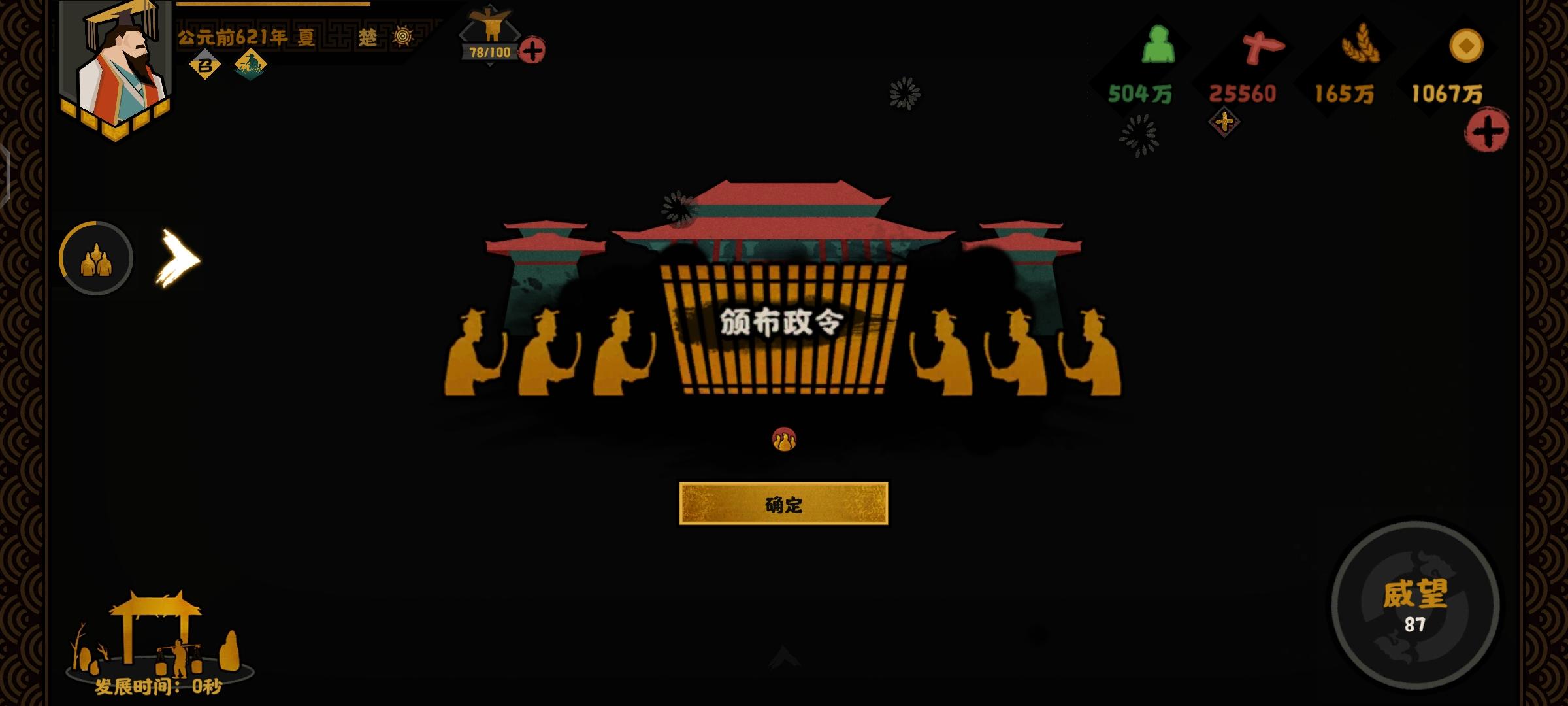1568x706 pixels.
Task: Click the 召 summon diamond badge
Action: pos(204,65)
